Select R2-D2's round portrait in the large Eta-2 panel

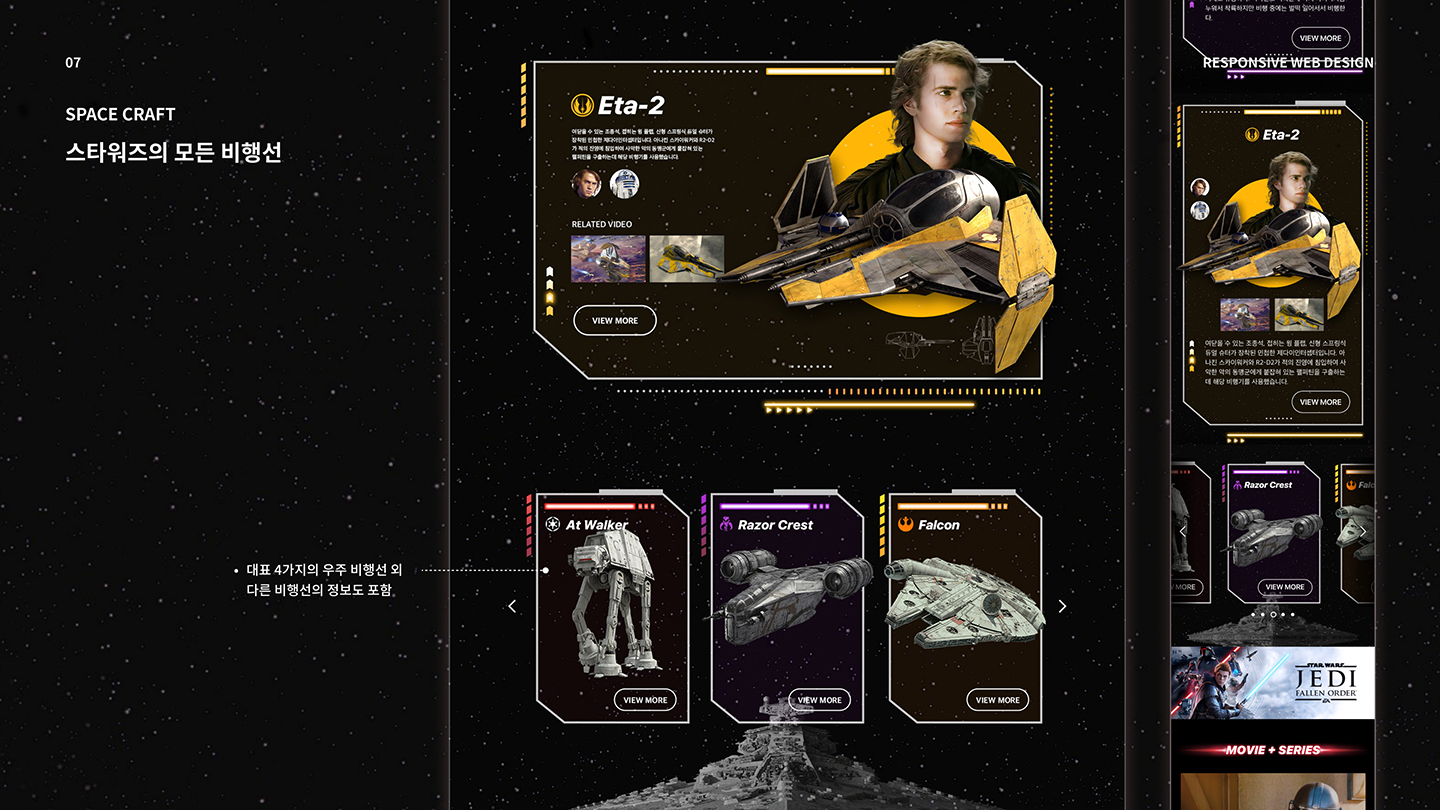pyautogui.click(x=624, y=183)
